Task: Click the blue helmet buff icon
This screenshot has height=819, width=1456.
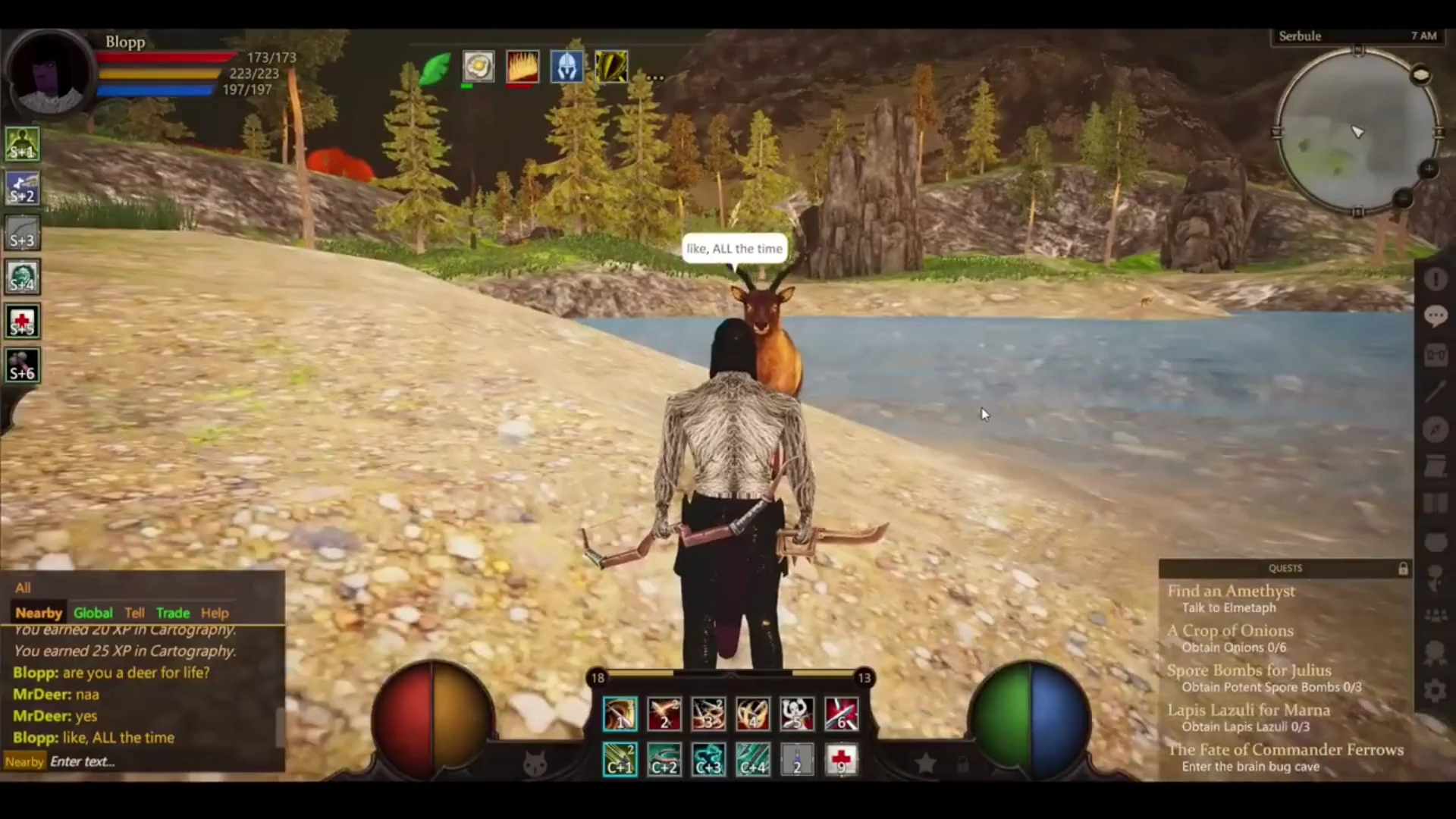Action: coord(566,67)
